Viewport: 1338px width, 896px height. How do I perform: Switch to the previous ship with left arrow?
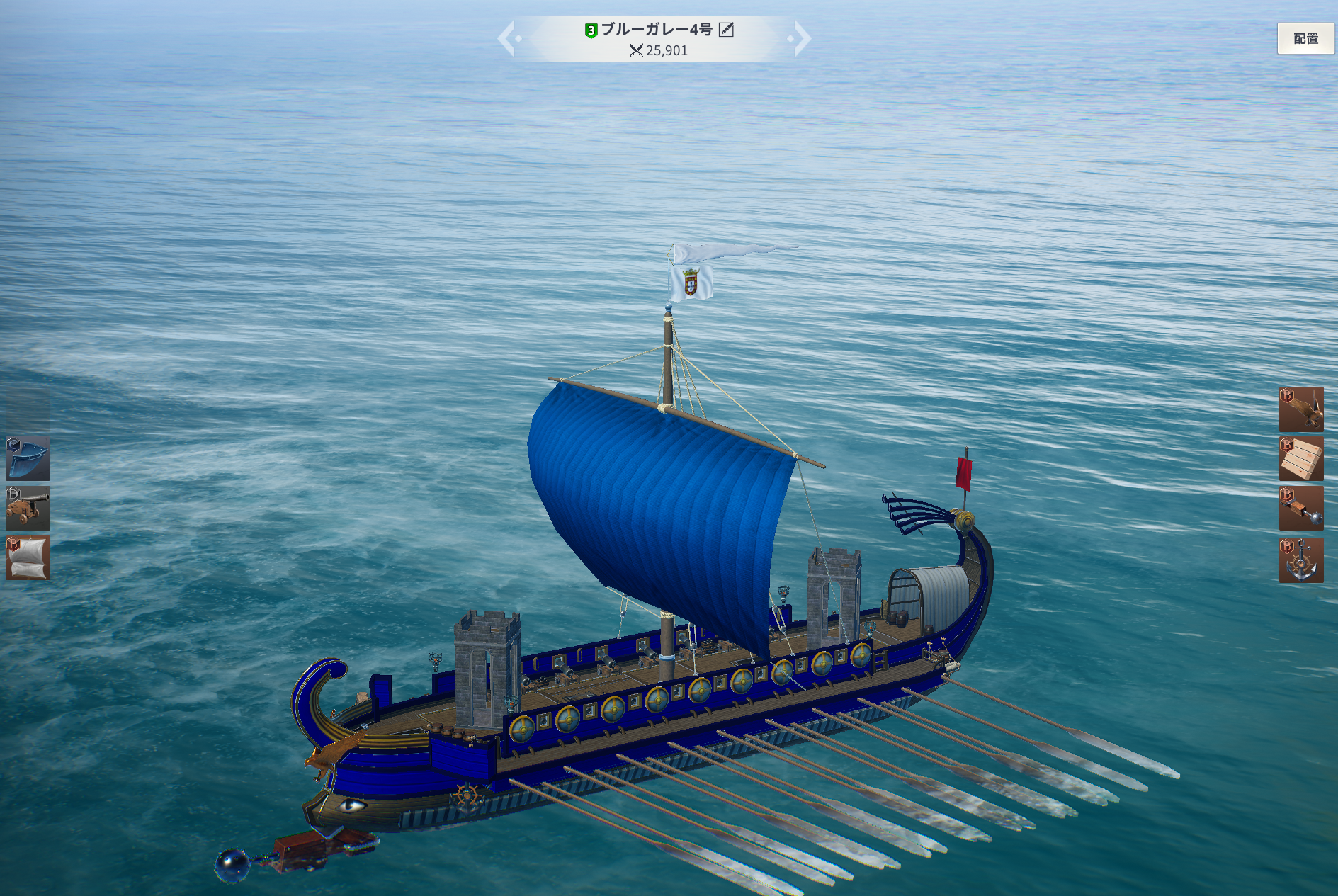[x=507, y=38]
